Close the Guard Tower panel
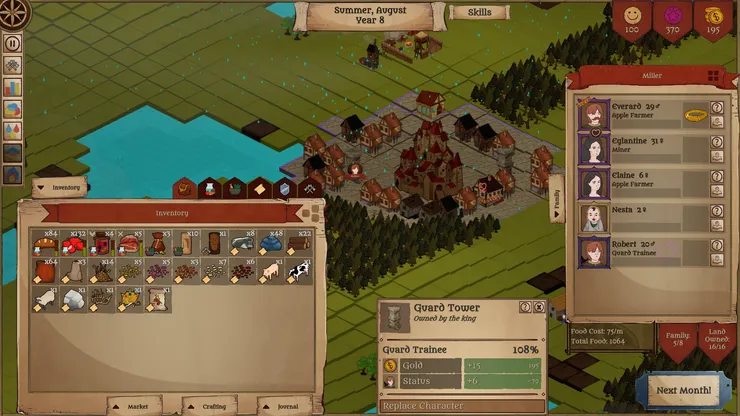The image size is (740, 416). pos(539,308)
